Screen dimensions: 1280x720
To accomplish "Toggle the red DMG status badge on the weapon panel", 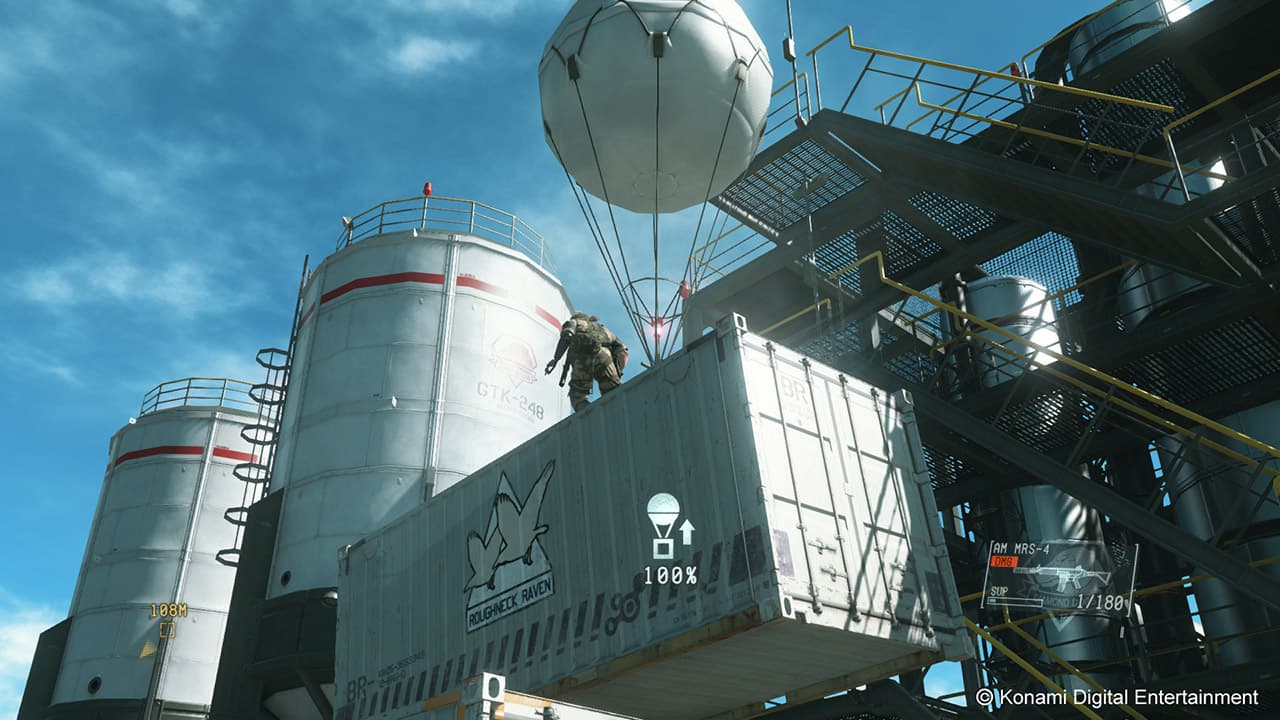I will coord(1003,559).
